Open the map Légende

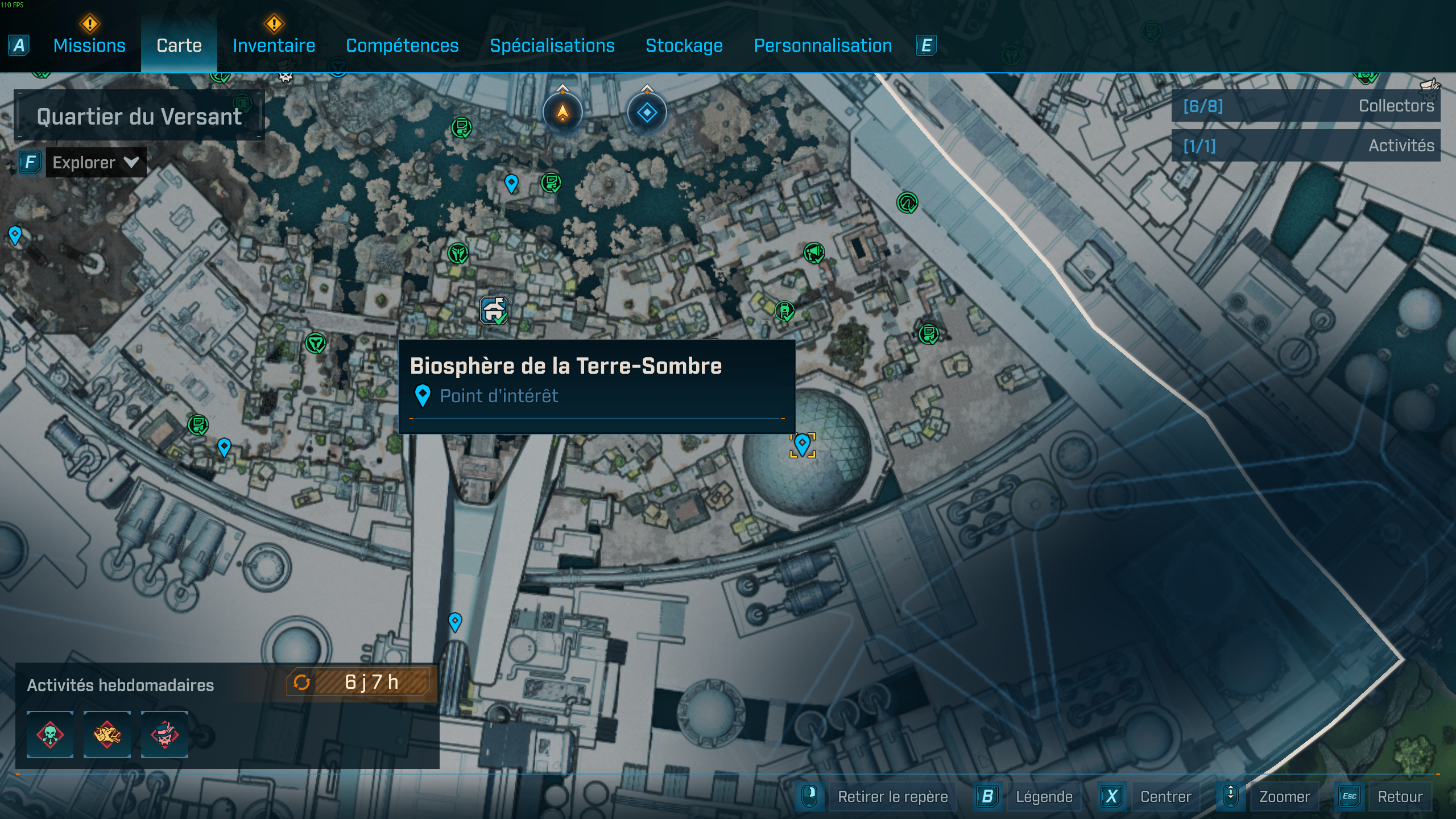coord(1043,796)
